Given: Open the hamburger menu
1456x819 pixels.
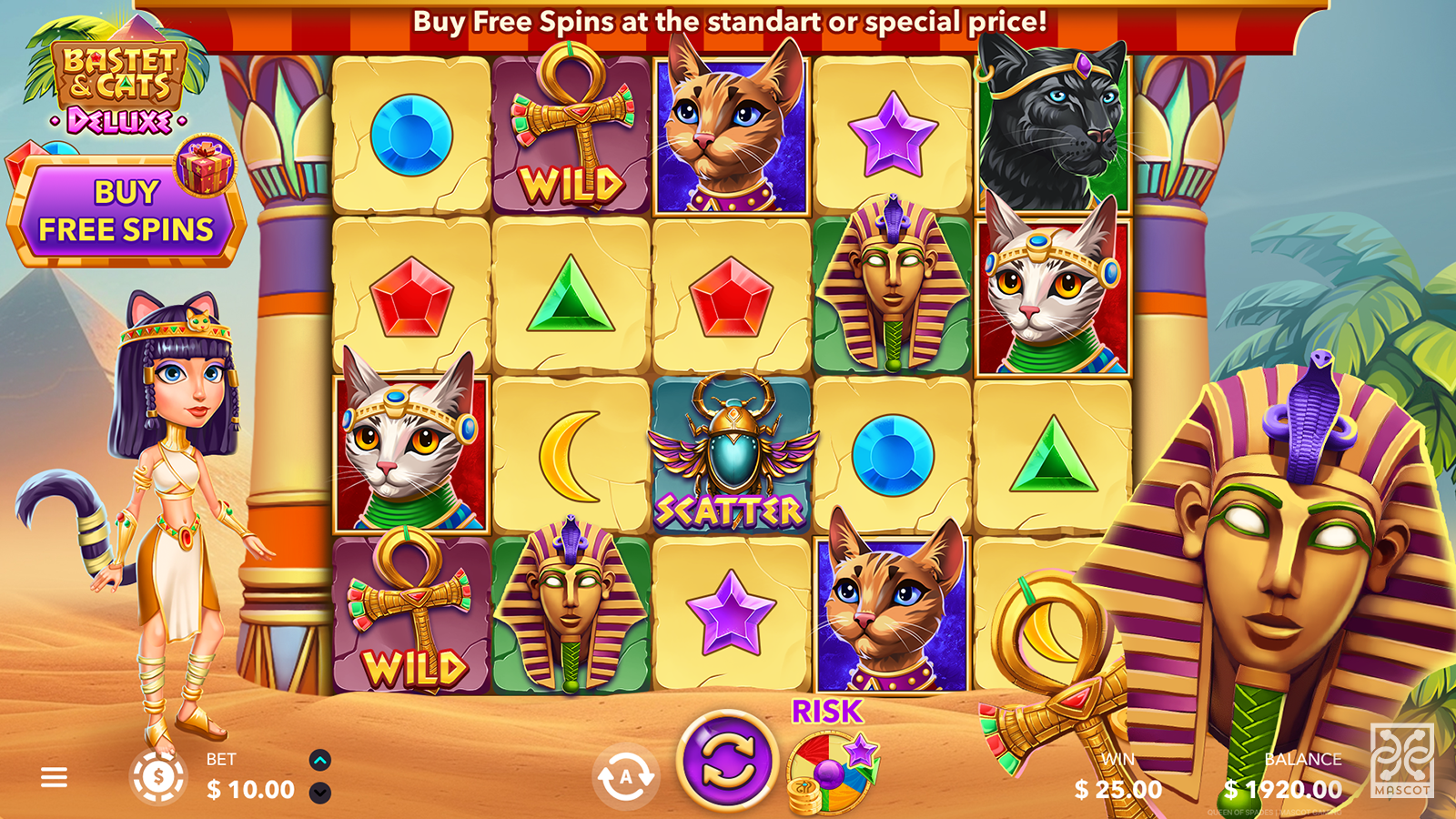Looking at the screenshot, I should (x=54, y=777).
